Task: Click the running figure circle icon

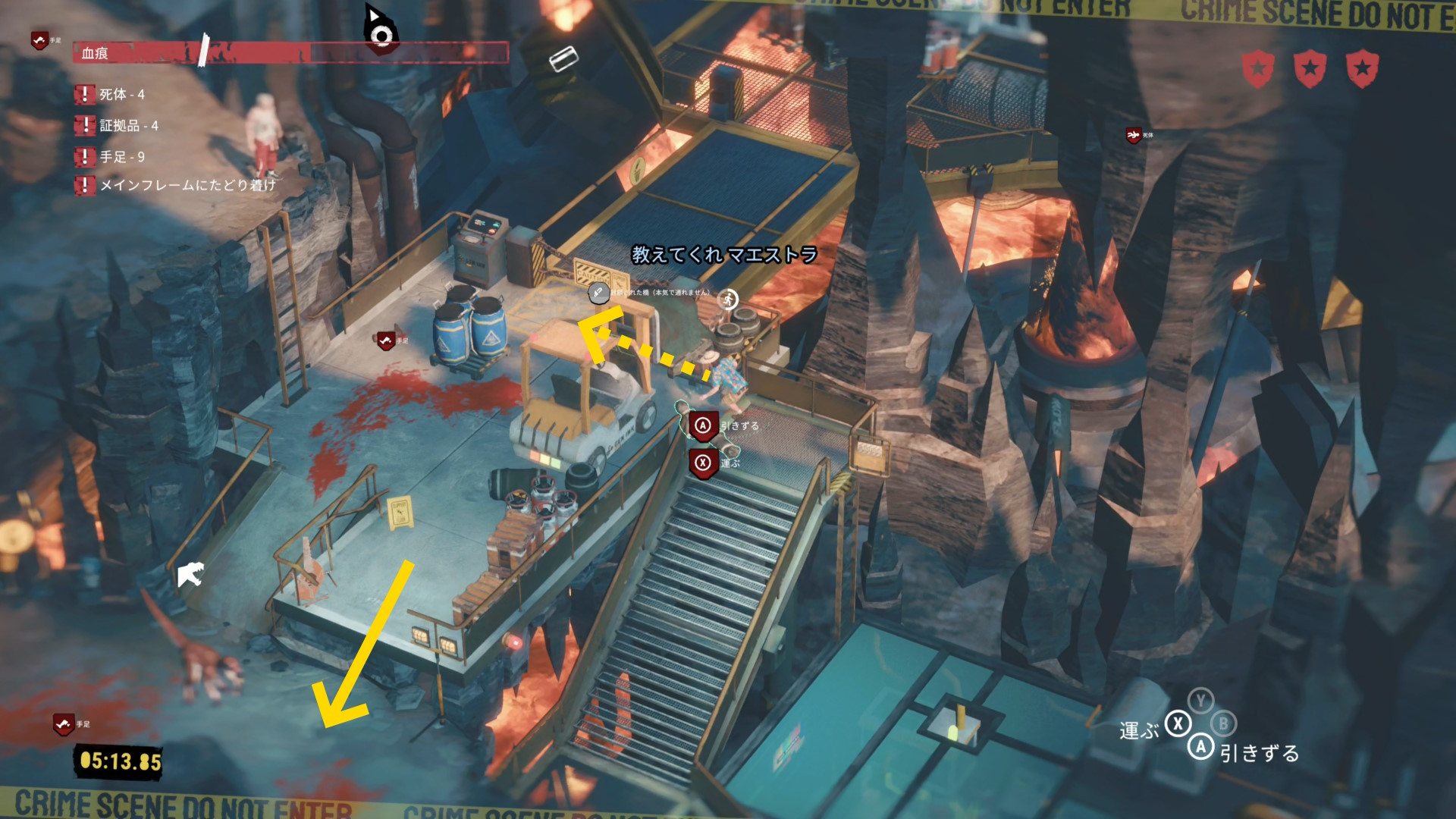Action: (x=728, y=300)
